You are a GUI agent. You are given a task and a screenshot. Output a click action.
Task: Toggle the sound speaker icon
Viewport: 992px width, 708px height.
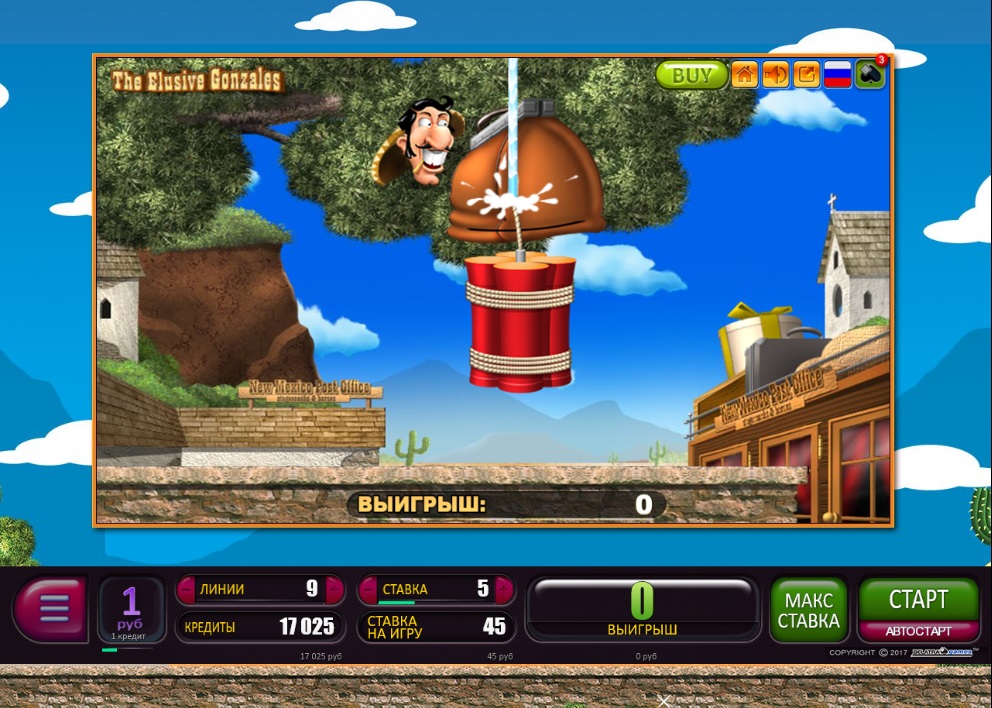point(775,75)
